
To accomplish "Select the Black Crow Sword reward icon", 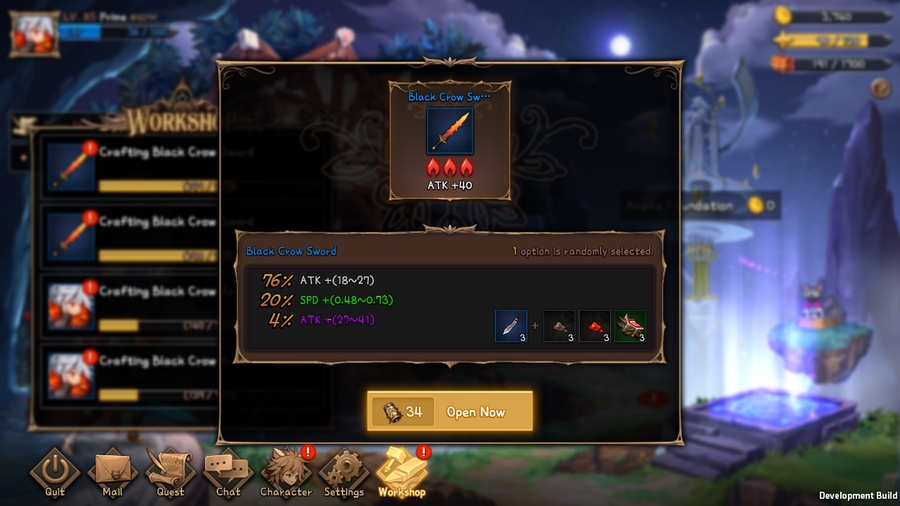I will tap(450, 130).
